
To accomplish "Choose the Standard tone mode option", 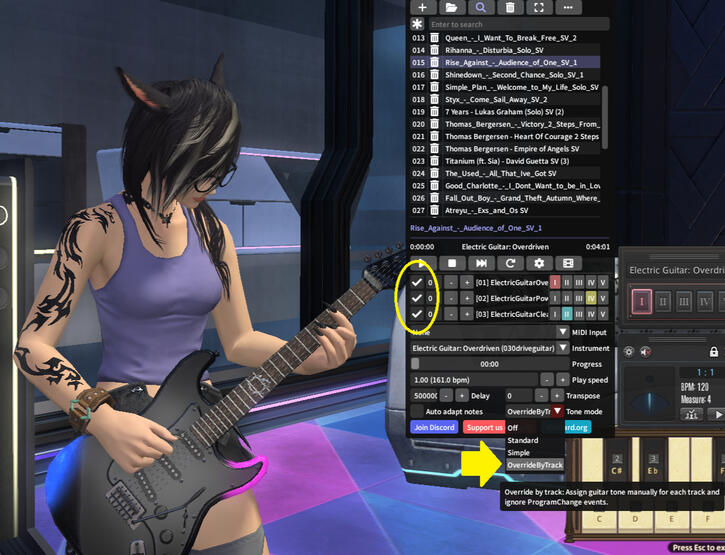I will click(523, 440).
